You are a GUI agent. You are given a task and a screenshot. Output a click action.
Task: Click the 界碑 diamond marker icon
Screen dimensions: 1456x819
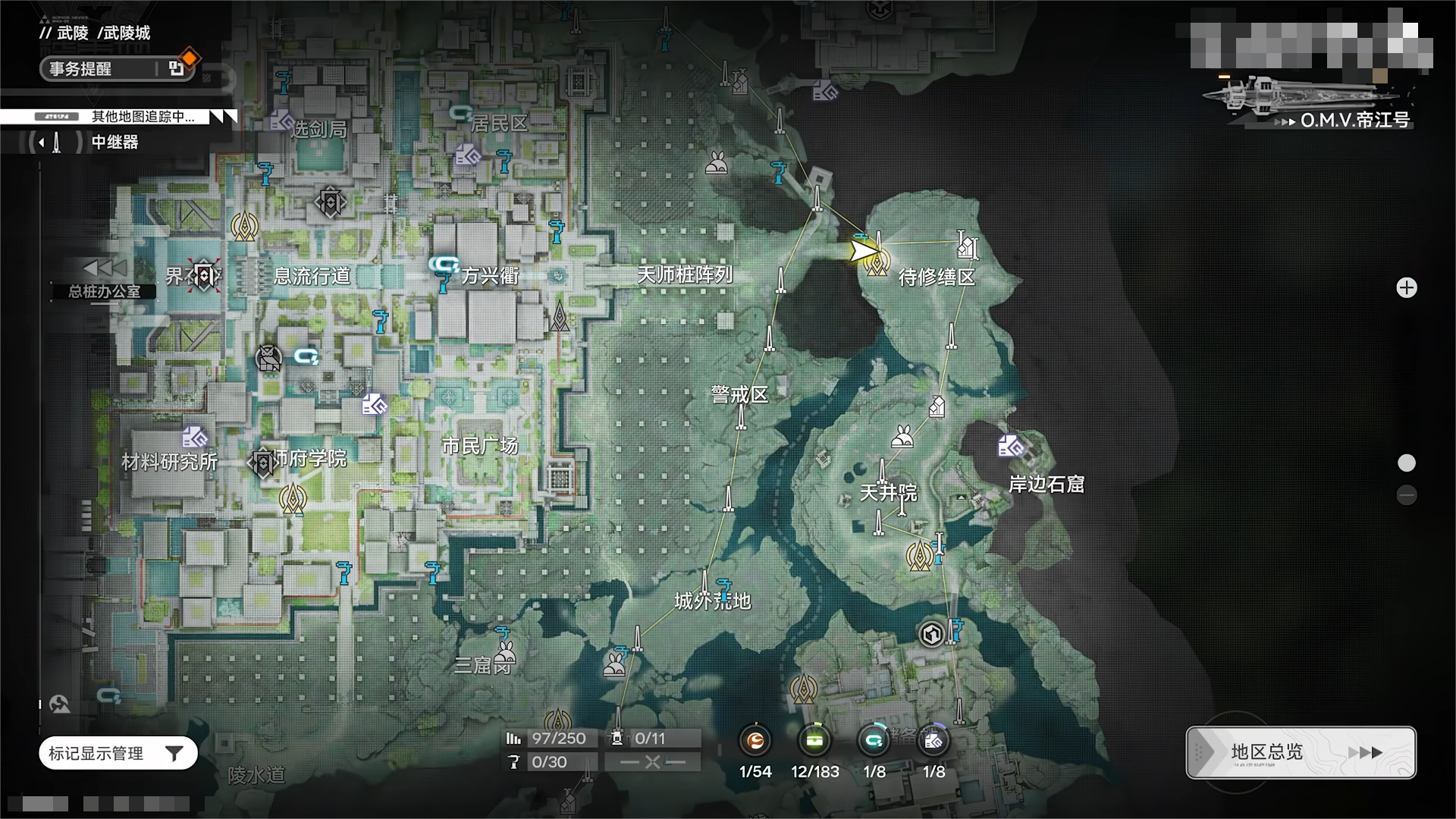point(205,275)
